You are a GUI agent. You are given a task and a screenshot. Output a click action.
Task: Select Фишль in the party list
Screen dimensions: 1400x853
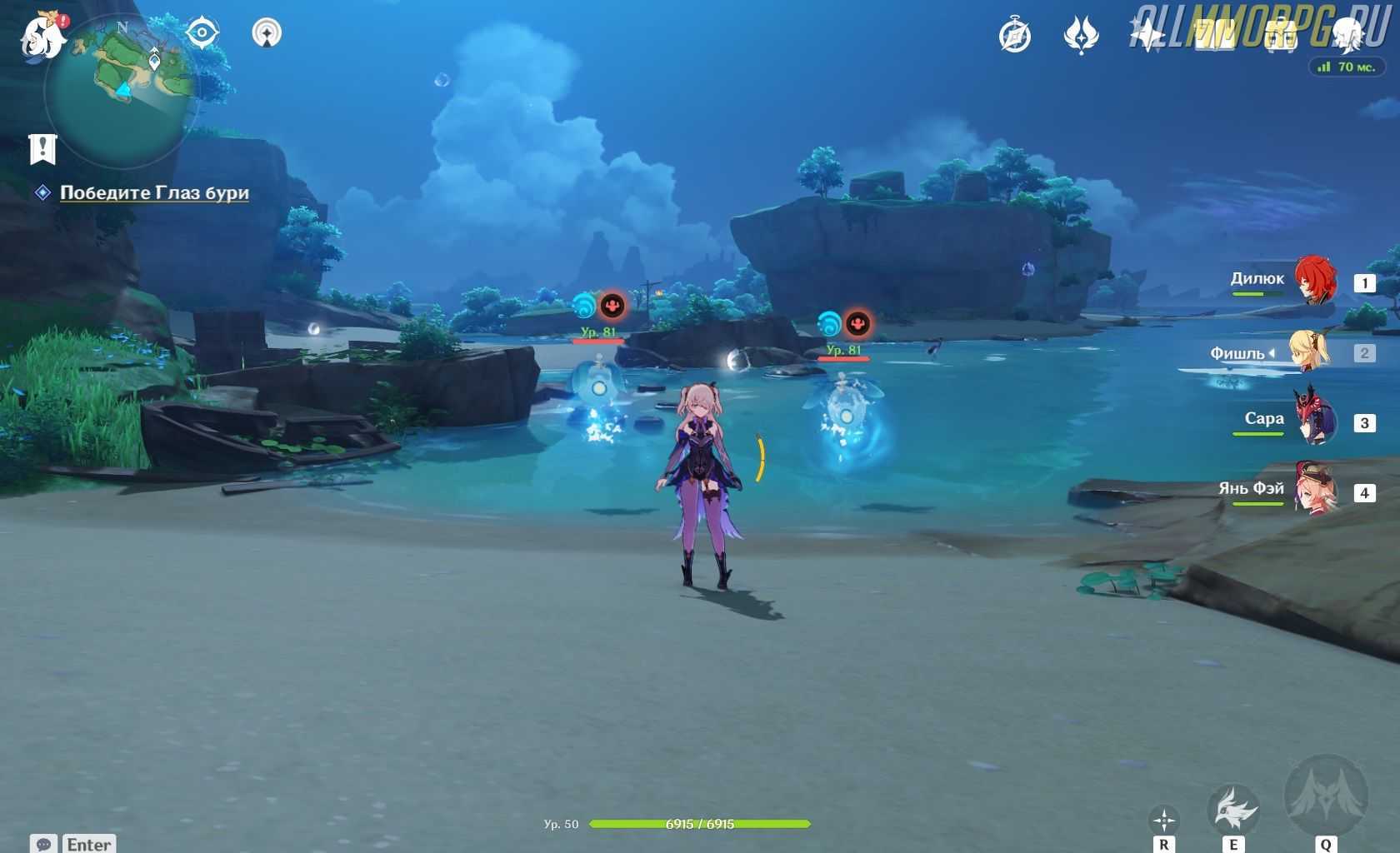click(x=1310, y=352)
